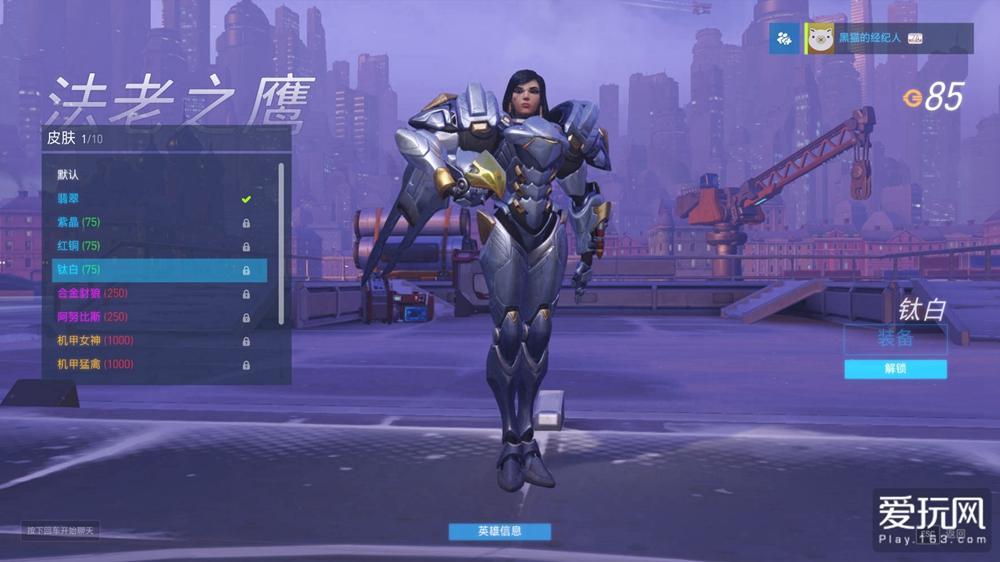
Task: Click the chat prompt box
Action: coord(61,530)
